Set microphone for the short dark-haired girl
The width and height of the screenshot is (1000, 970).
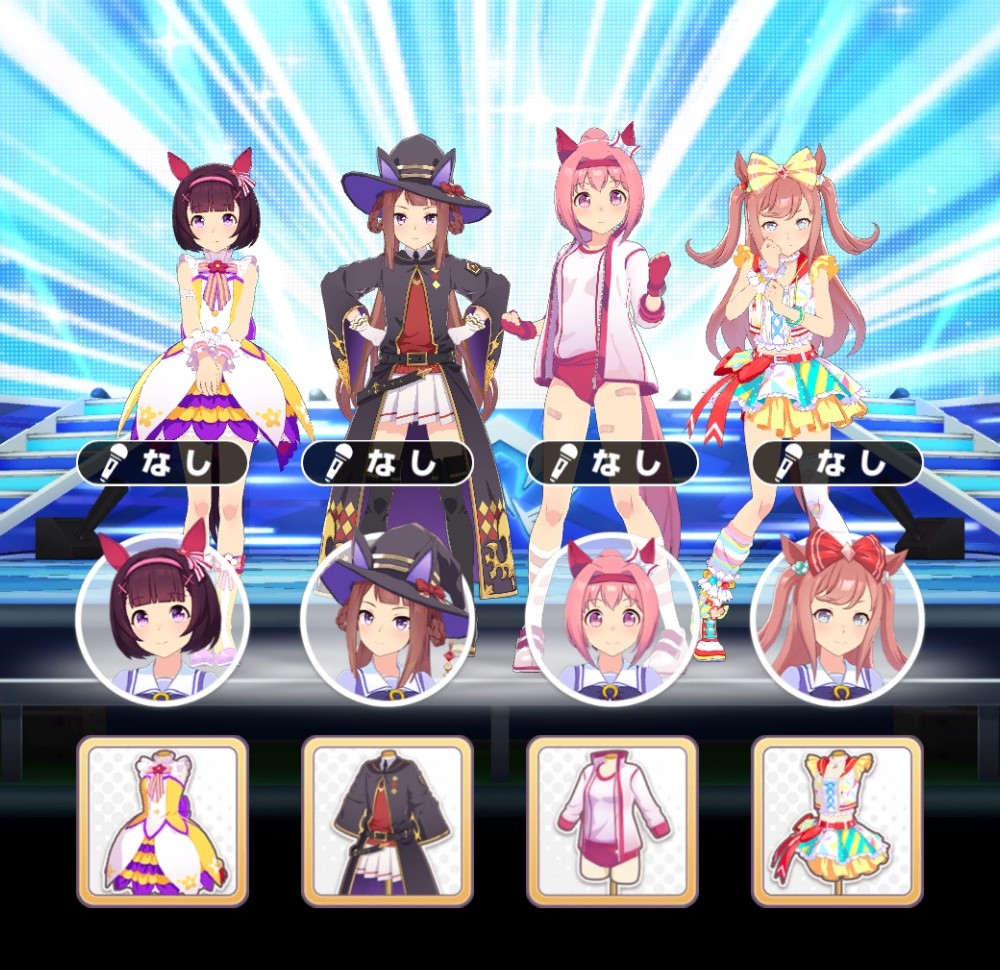tap(162, 463)
